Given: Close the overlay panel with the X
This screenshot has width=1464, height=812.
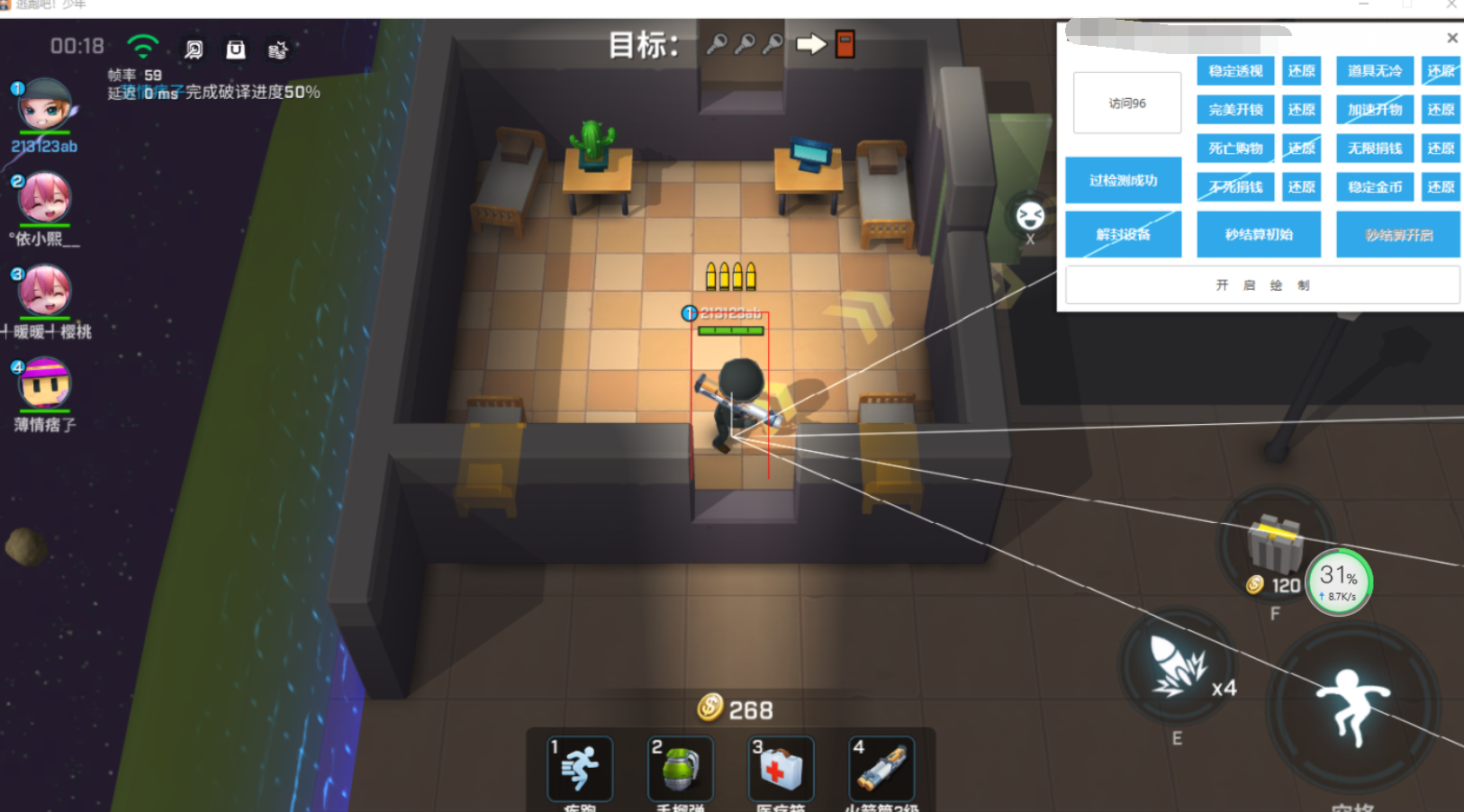Looking at the screenshot, I should pyautogui.click(x=1451, y=38).
